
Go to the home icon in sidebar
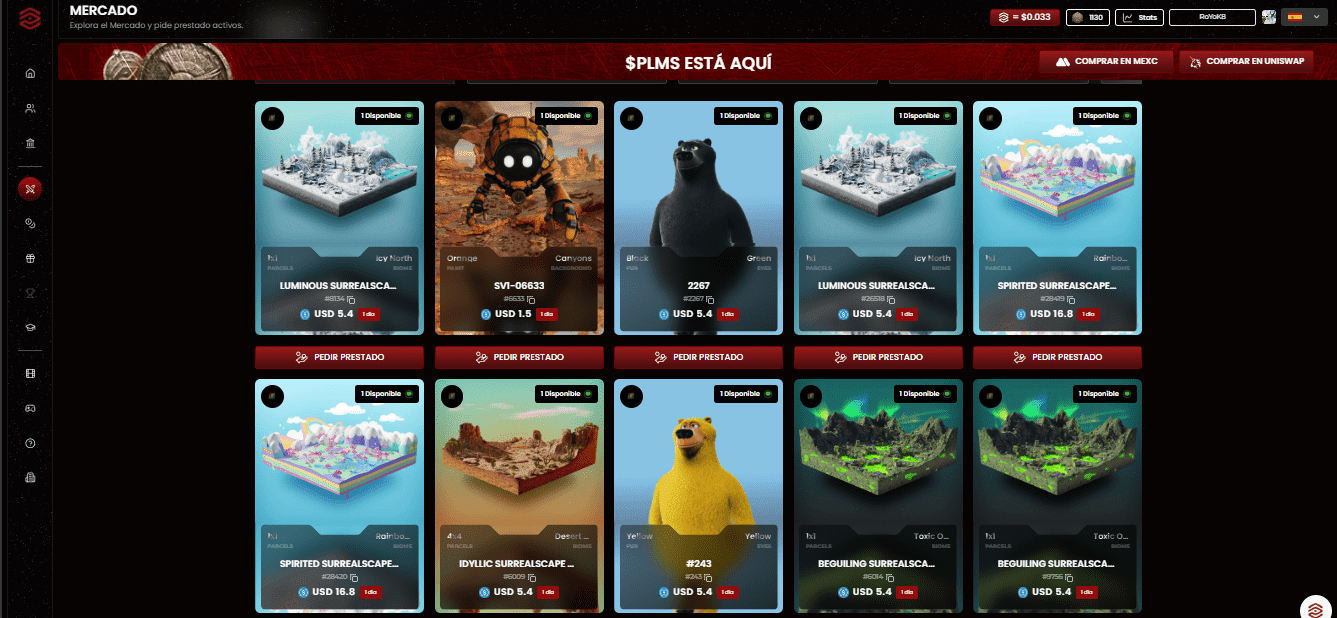coord(30,73)
